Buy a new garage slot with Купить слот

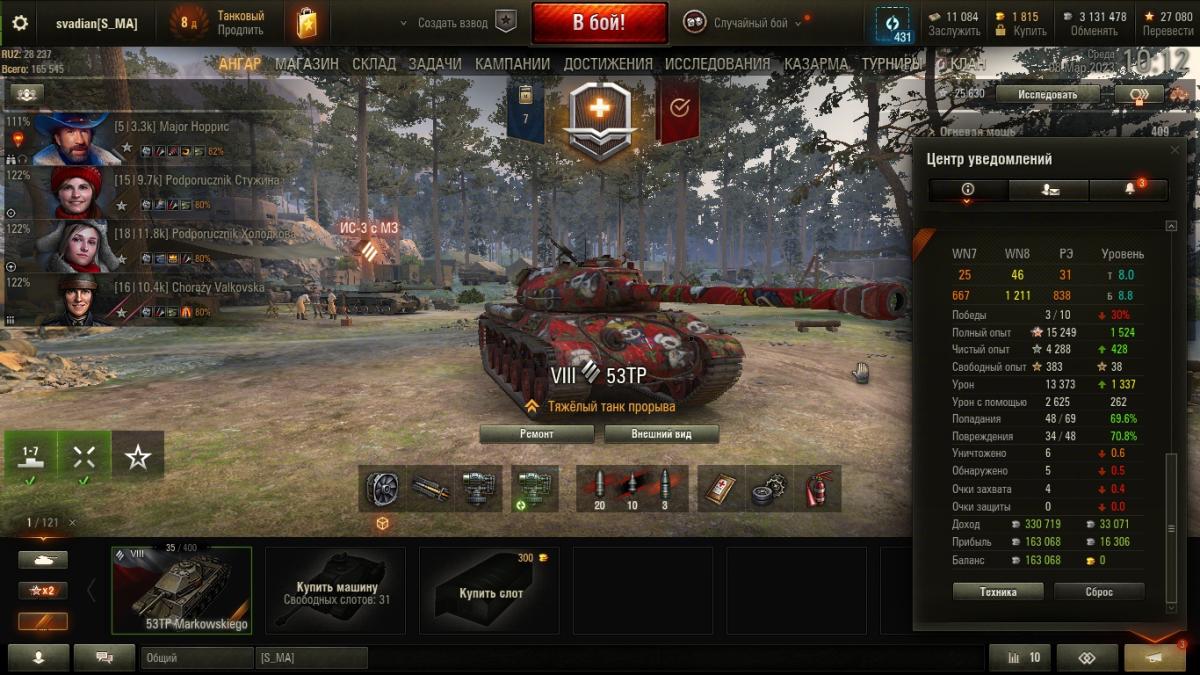coord(490,590)
